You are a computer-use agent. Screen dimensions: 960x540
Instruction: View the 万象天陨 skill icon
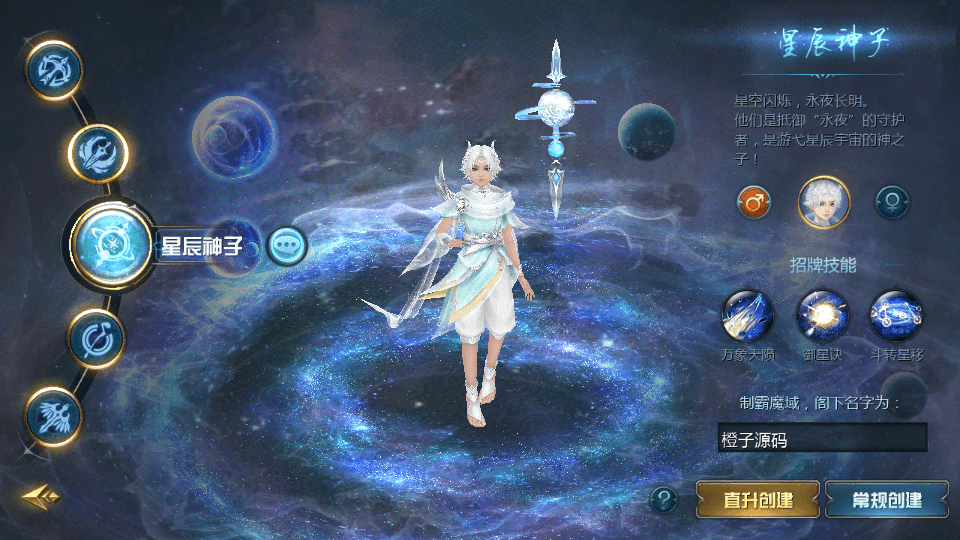click(x=747, y=316)
